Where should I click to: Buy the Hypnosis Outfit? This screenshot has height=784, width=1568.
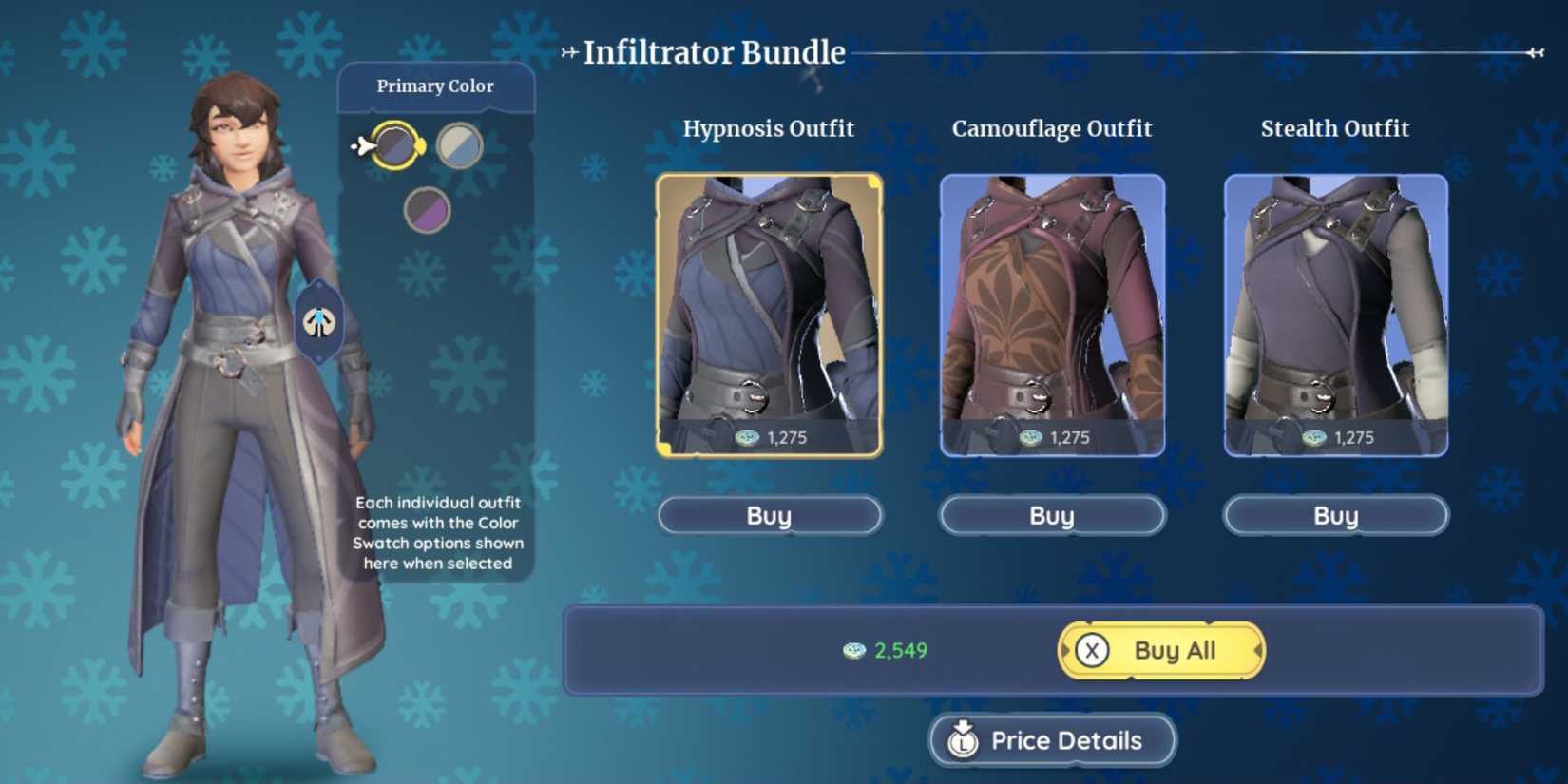(x=768, y=515)
